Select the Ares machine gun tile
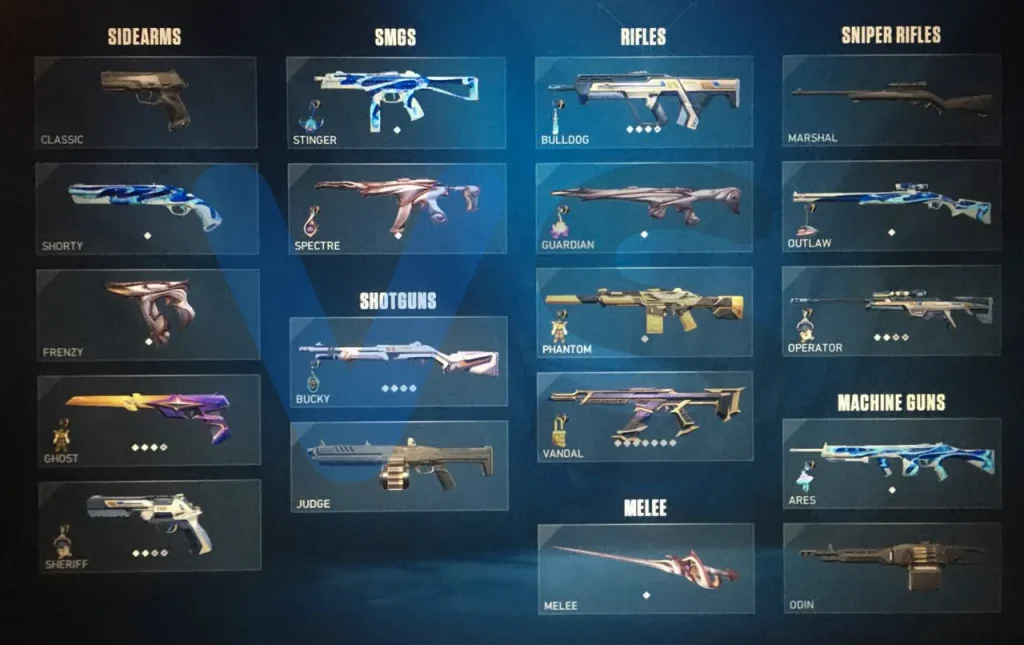The width and height of the screenshot is (1024, 645). coord(891,463)
